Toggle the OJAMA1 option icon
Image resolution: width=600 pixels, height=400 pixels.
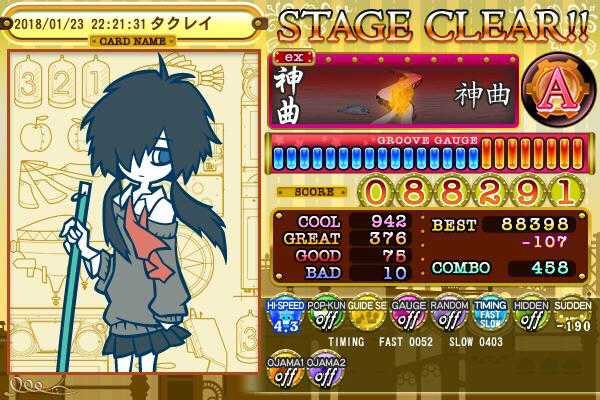tap(282, 372)
